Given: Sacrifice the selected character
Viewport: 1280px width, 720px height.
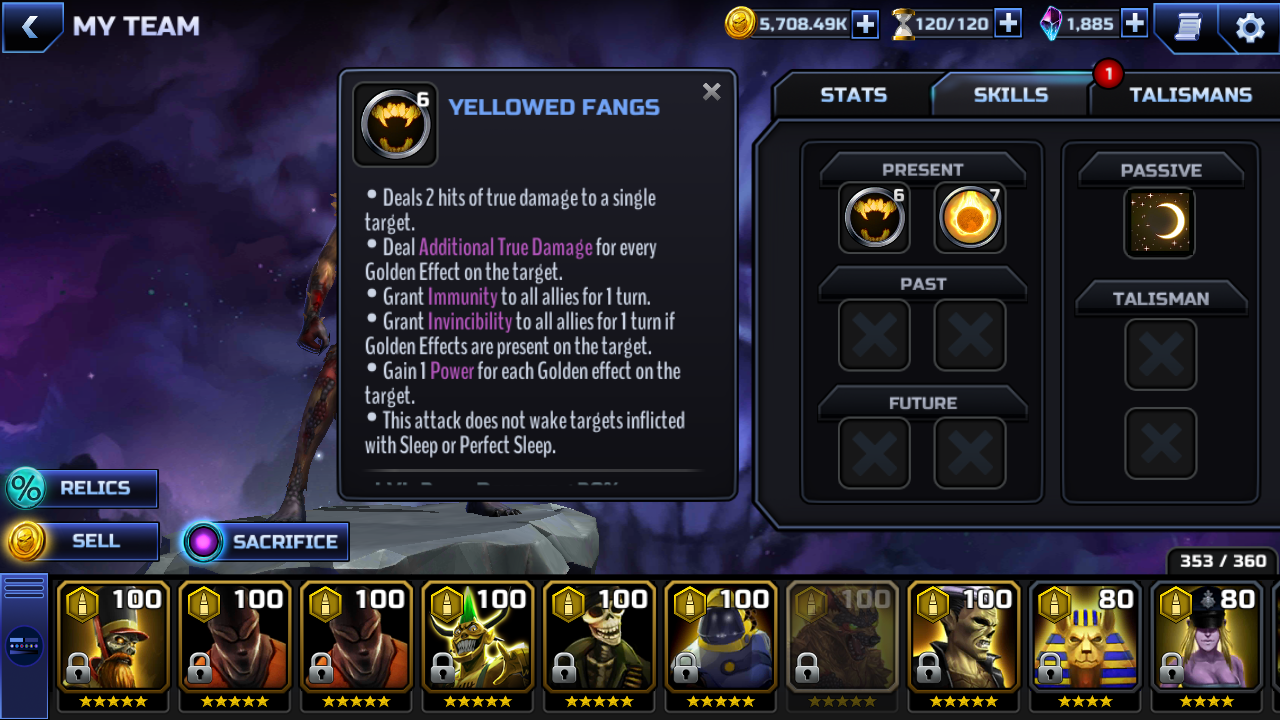Looking at the screenshot, I should click(x=266, y=542).
